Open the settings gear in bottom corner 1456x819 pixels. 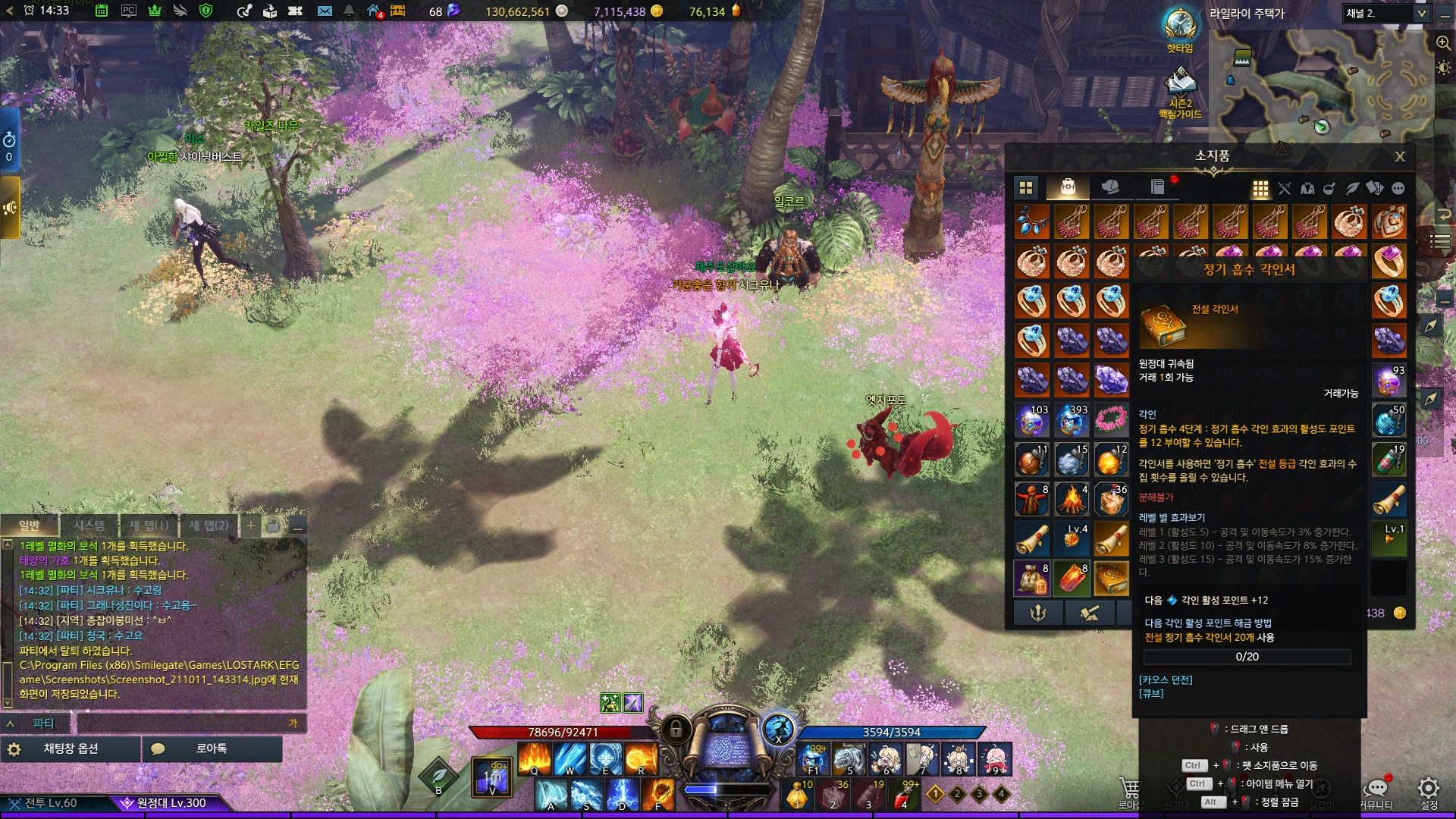pos(1429,788)
